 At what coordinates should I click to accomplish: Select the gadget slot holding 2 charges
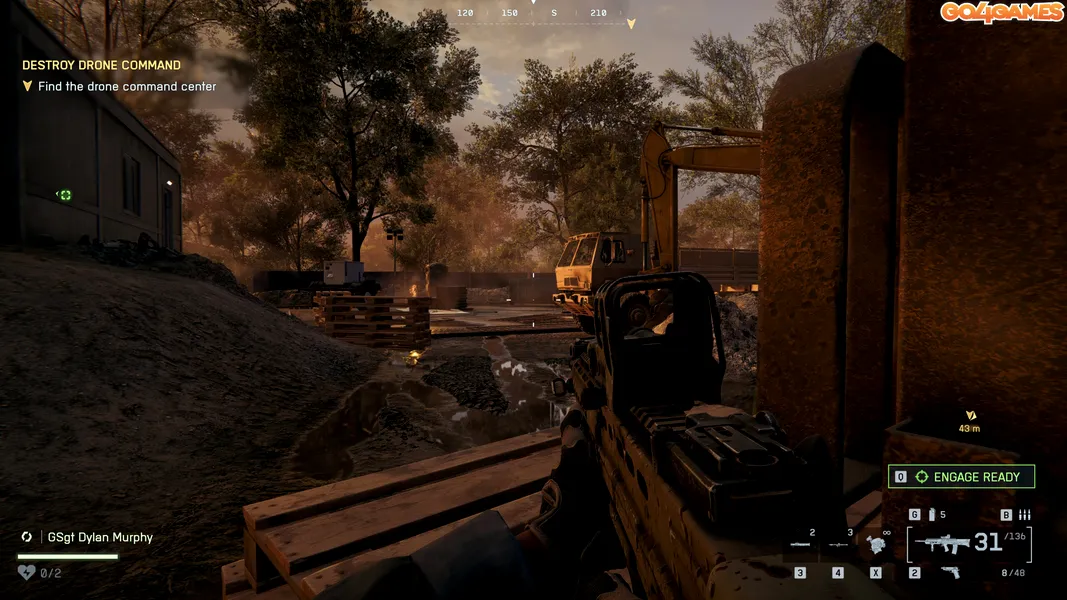(x=800, y=544)
